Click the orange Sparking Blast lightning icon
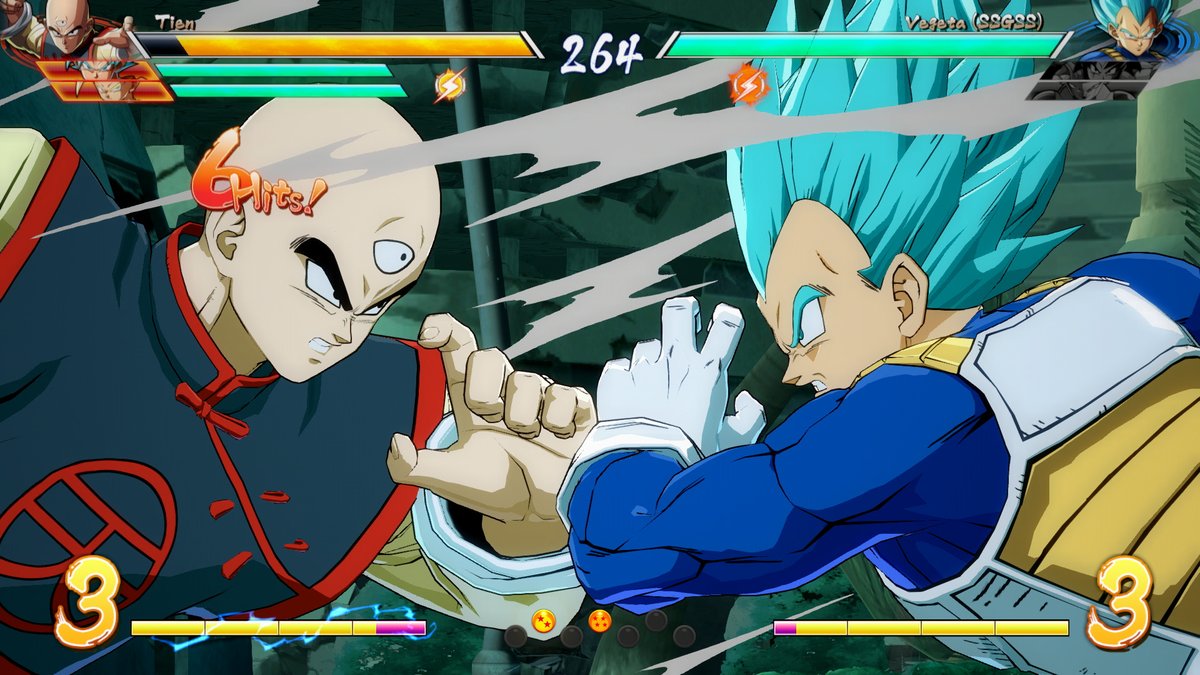The width and height of the screenshot is (1200, 675). pyautogui.click(x=748, y=84)
